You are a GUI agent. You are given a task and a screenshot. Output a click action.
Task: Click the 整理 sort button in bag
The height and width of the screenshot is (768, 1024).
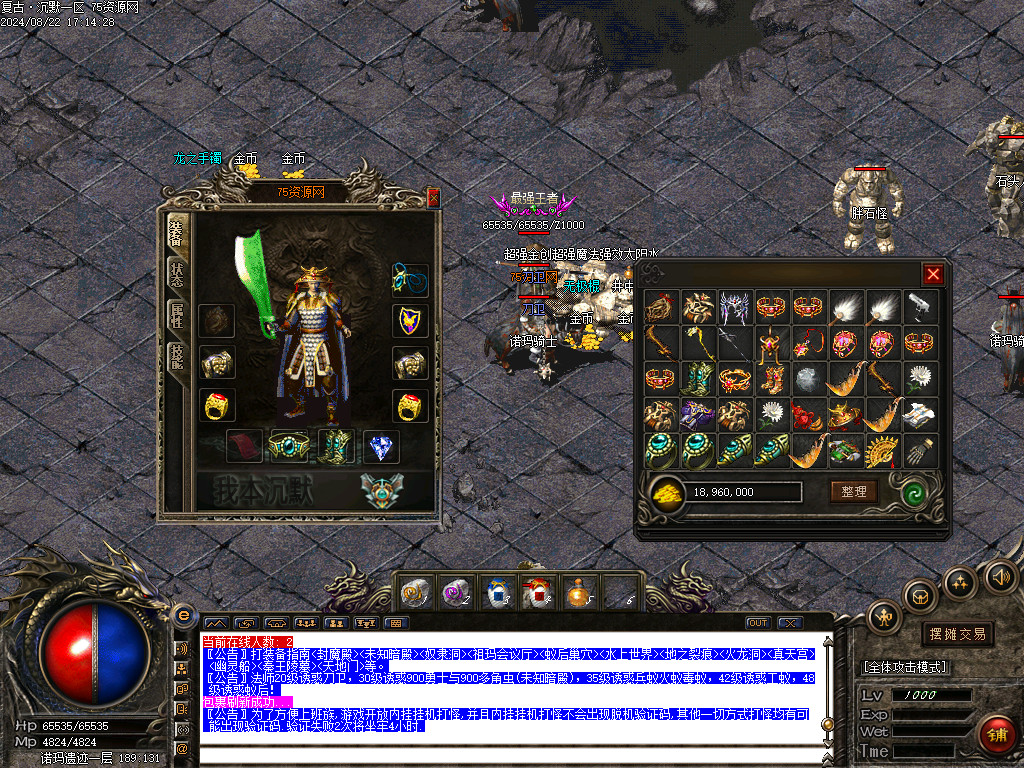(853, 491)
